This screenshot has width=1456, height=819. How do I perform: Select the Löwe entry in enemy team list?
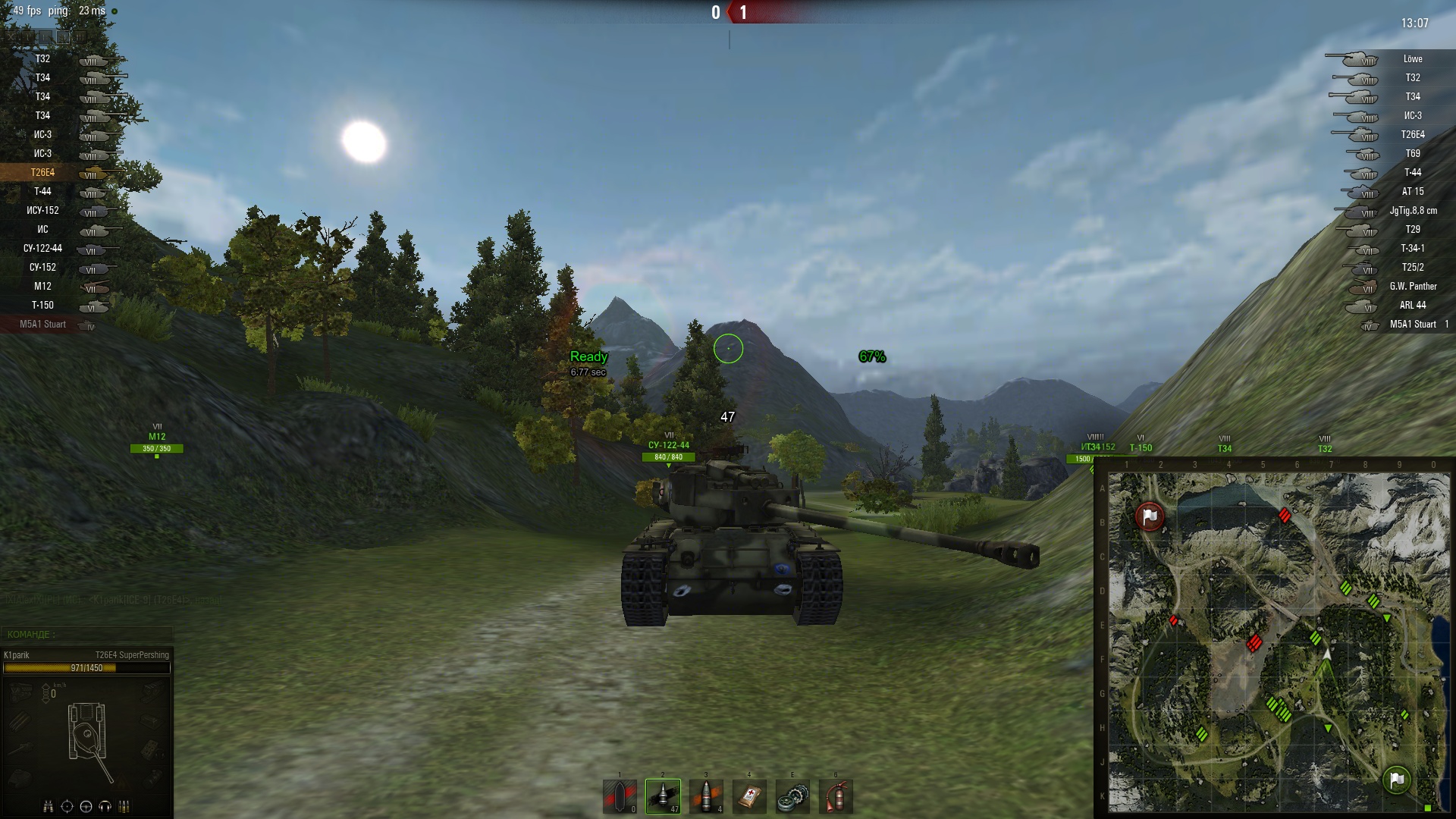tap(1412, 59)
